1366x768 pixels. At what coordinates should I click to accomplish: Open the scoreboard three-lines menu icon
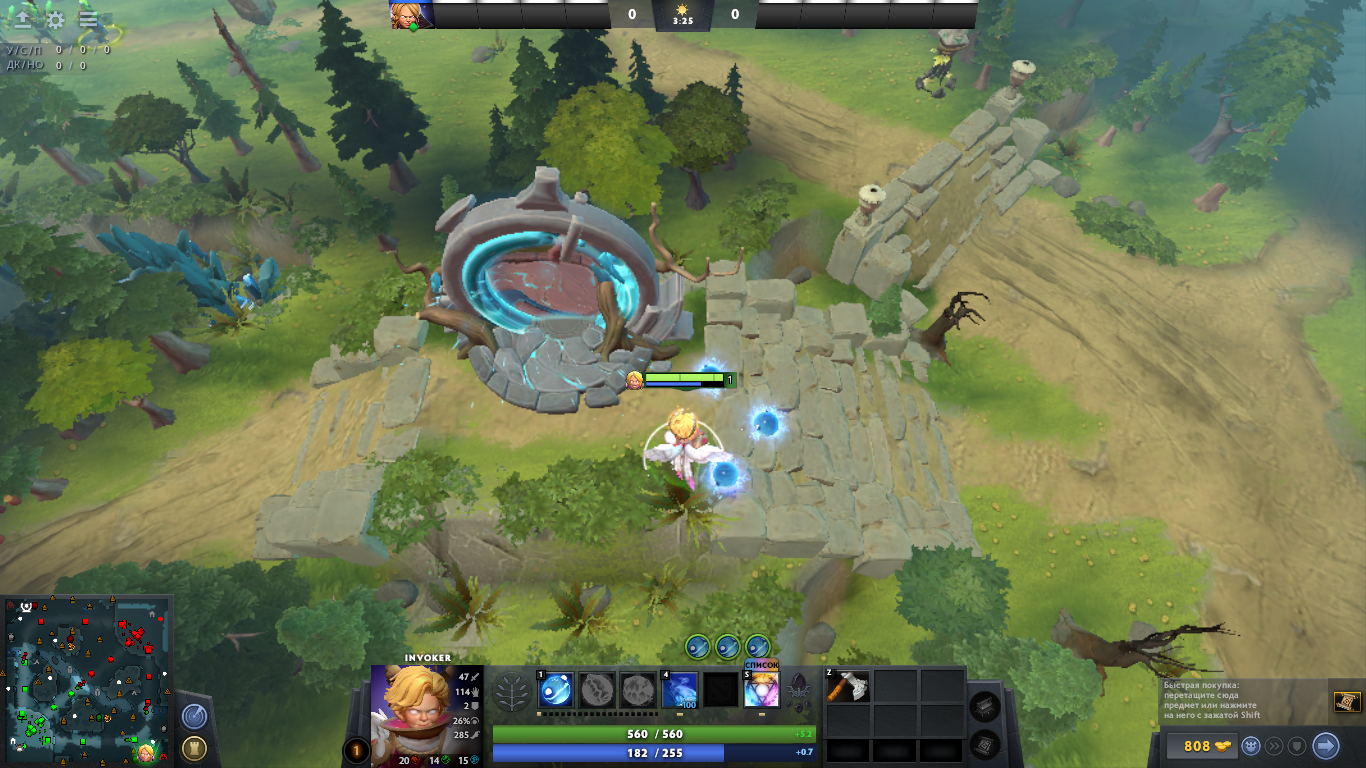pos(88,19)
